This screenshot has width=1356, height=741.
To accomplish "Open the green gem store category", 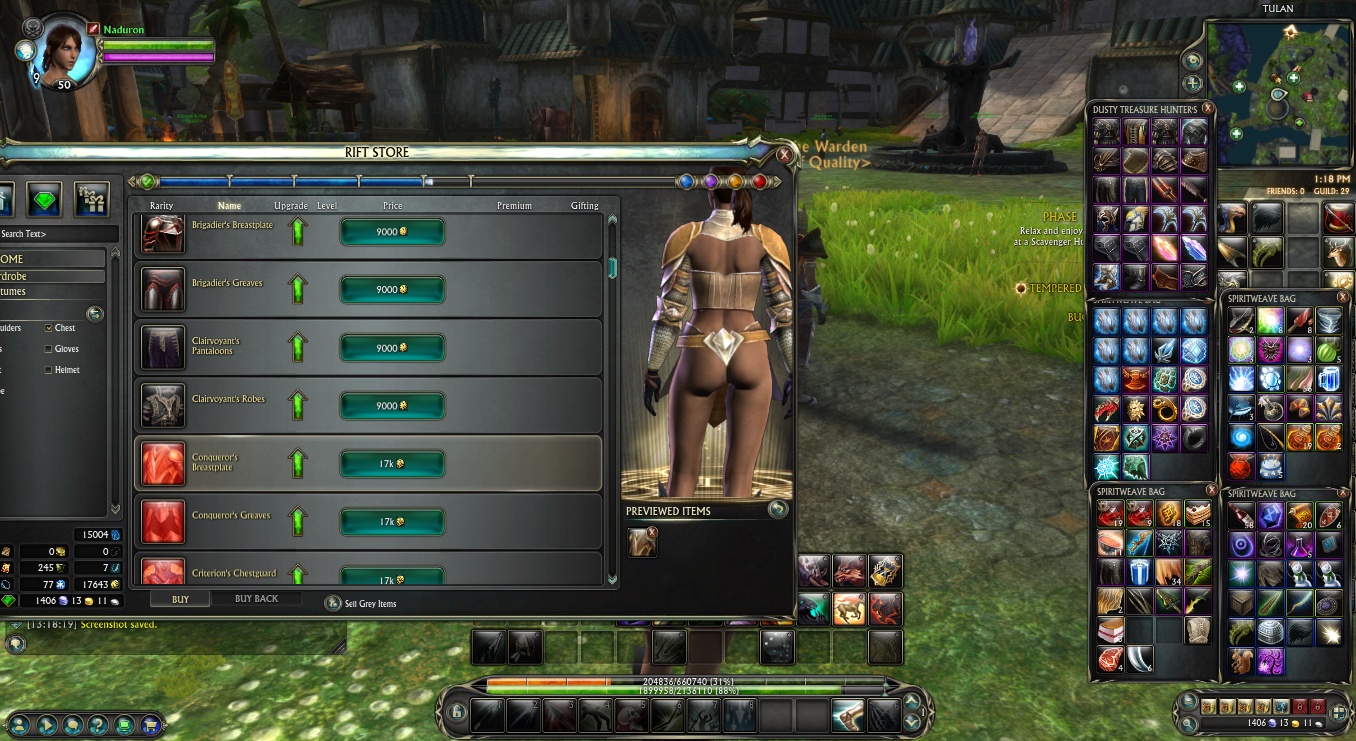I will [x=45, y=199].
